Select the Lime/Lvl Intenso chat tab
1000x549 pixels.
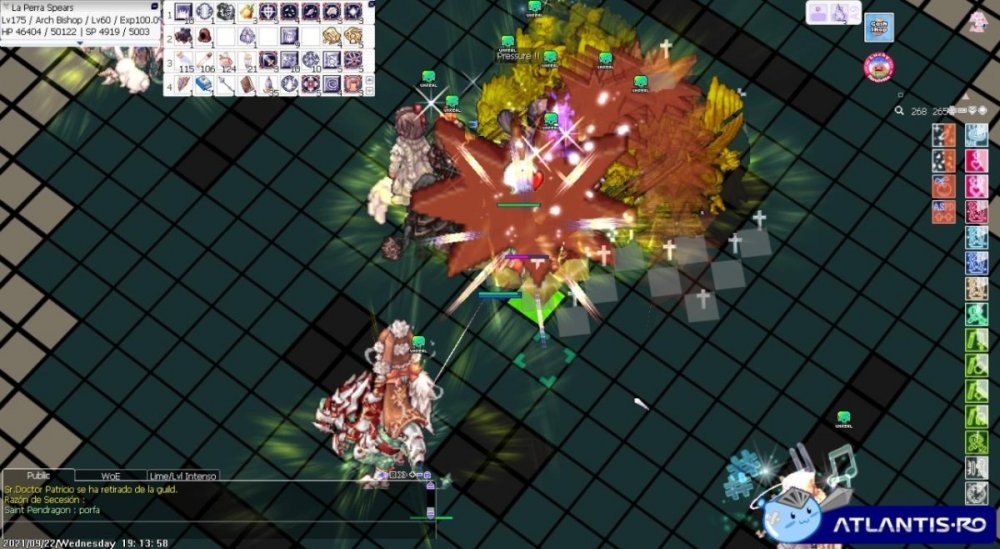183,476
